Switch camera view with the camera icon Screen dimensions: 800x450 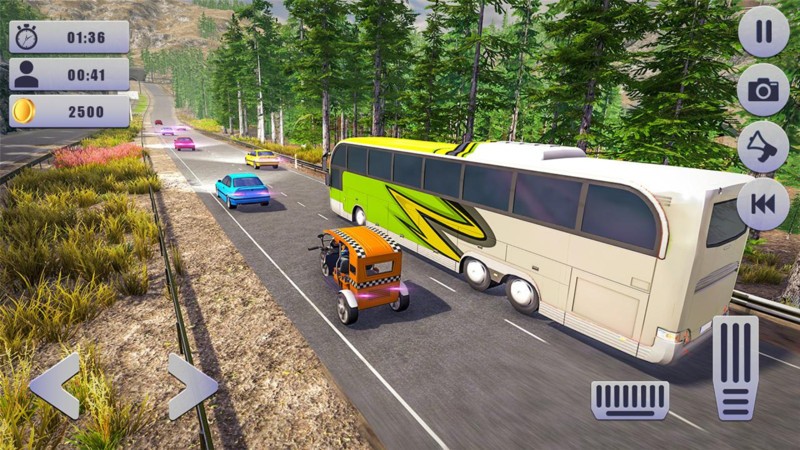[x=763, y=90]
